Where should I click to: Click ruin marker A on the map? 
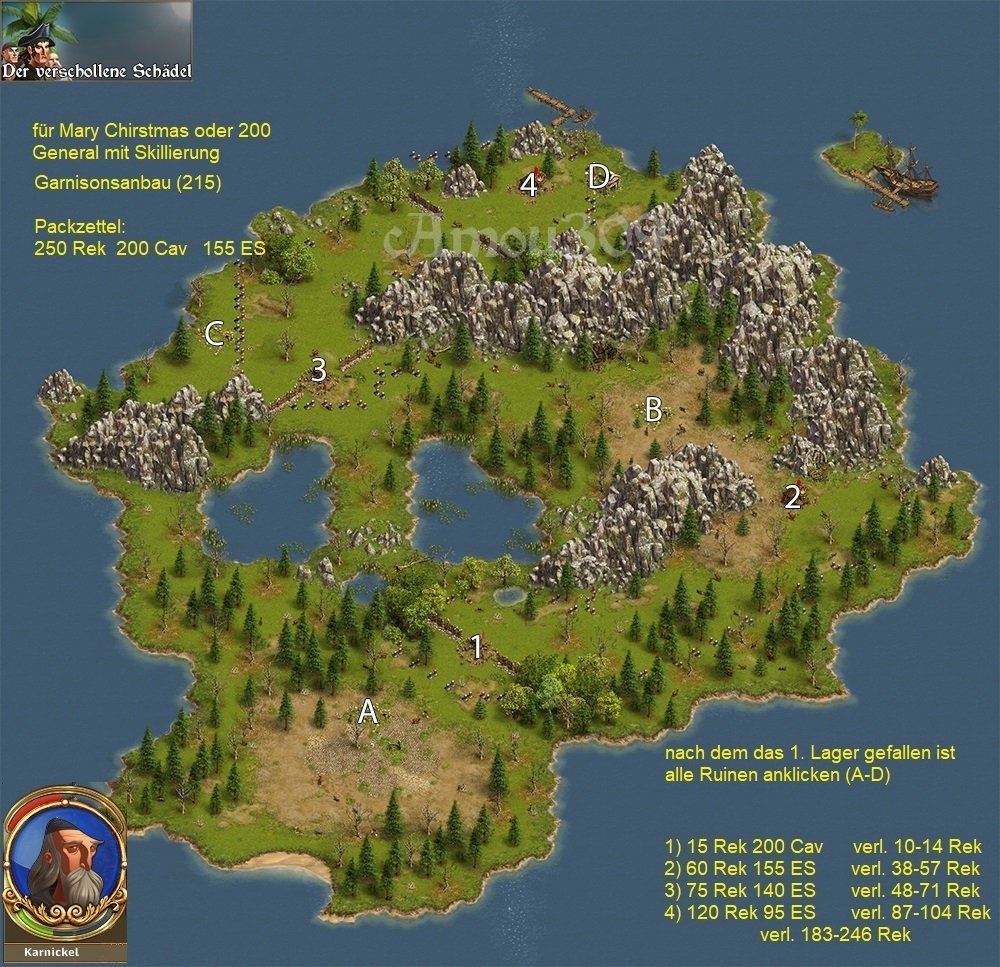368,712
